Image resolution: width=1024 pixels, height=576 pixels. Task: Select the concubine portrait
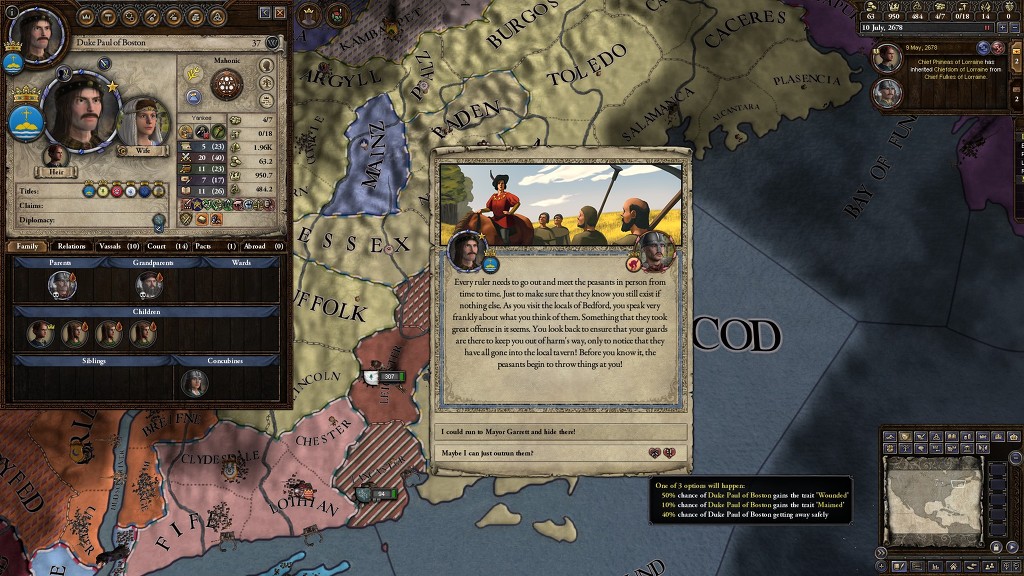point(194,382)
